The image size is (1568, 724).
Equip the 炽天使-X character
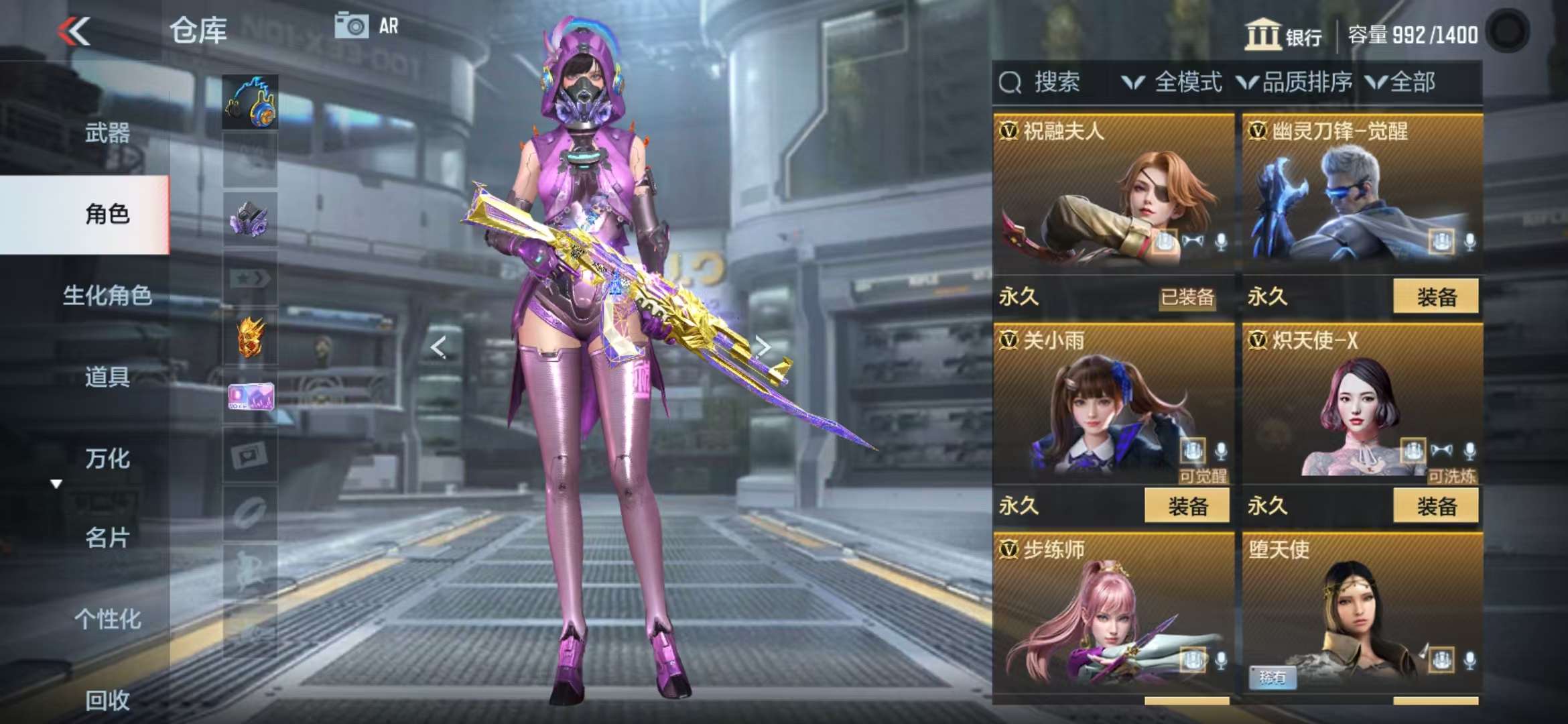click(1435, 506)
